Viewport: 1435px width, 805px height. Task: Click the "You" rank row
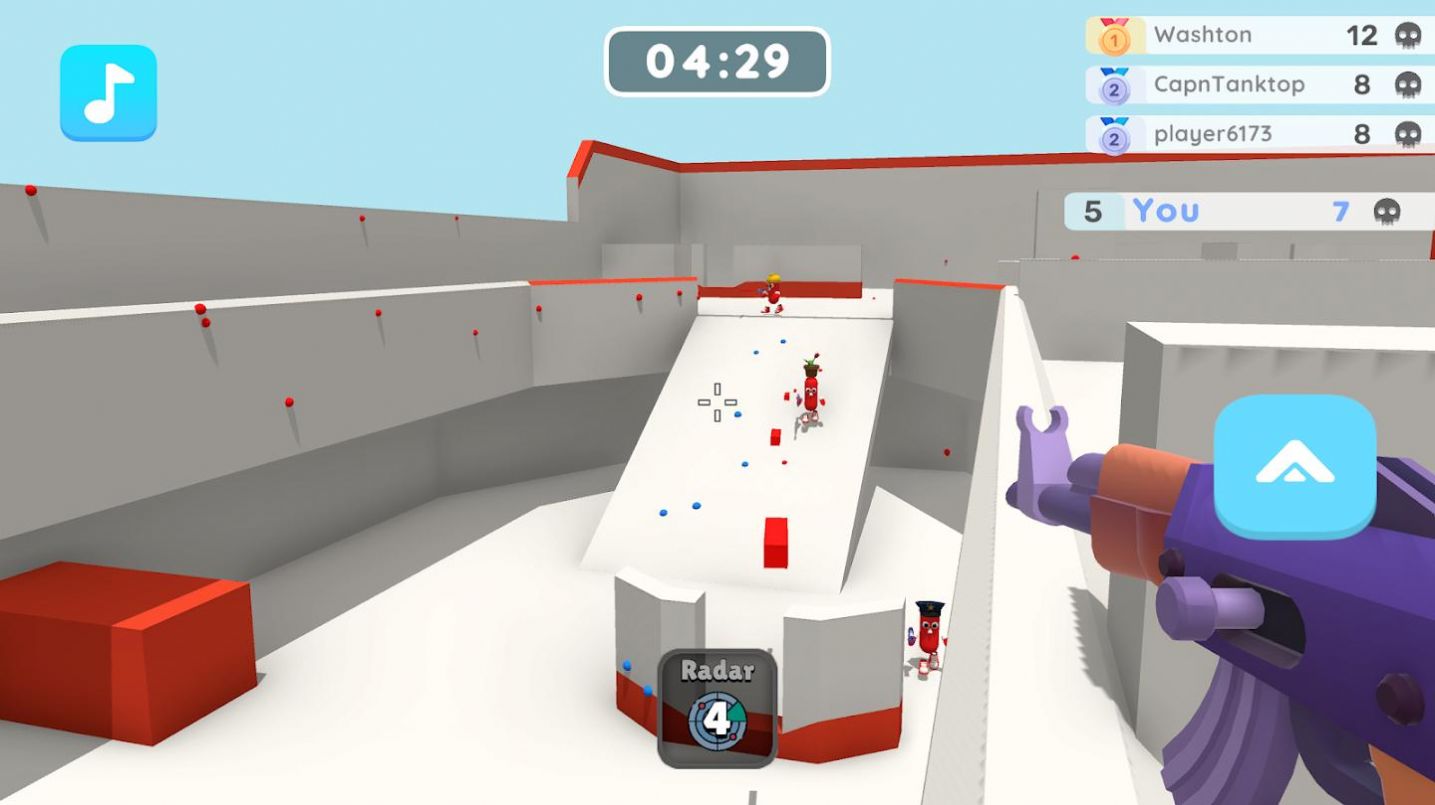pos(1247,211)
